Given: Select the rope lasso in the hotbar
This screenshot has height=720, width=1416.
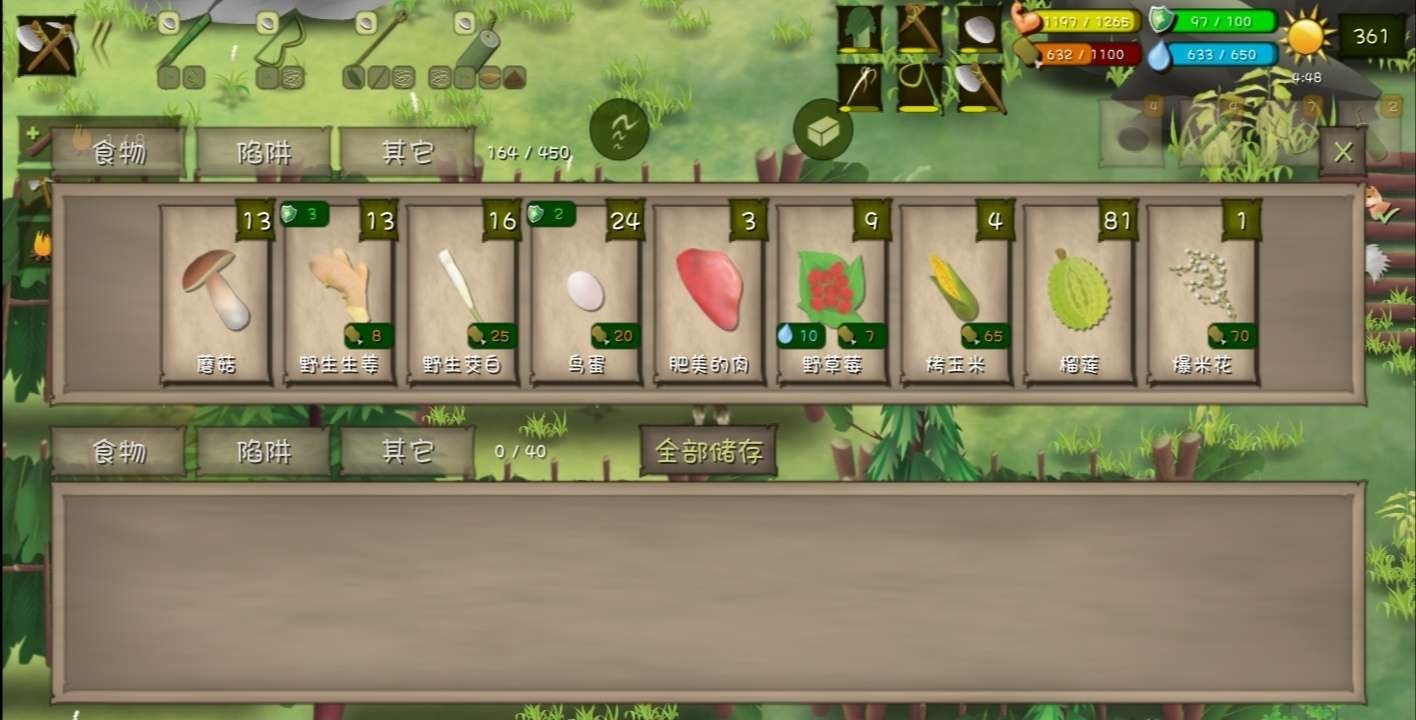Looking at the screenshot, I should tap(918, 85).
